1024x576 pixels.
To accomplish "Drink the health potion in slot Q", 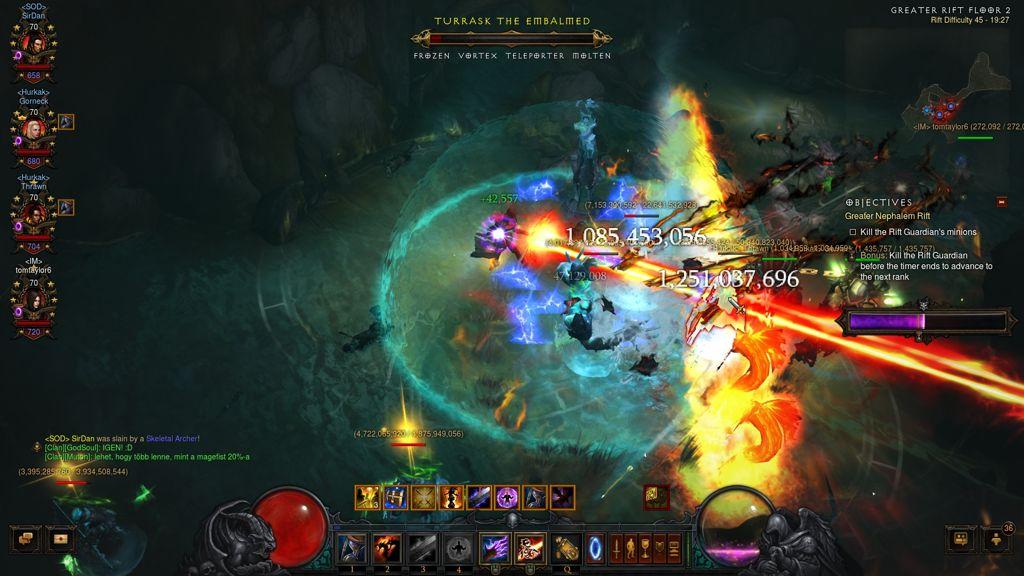I will pyautogui.click(x=566, y=548).
